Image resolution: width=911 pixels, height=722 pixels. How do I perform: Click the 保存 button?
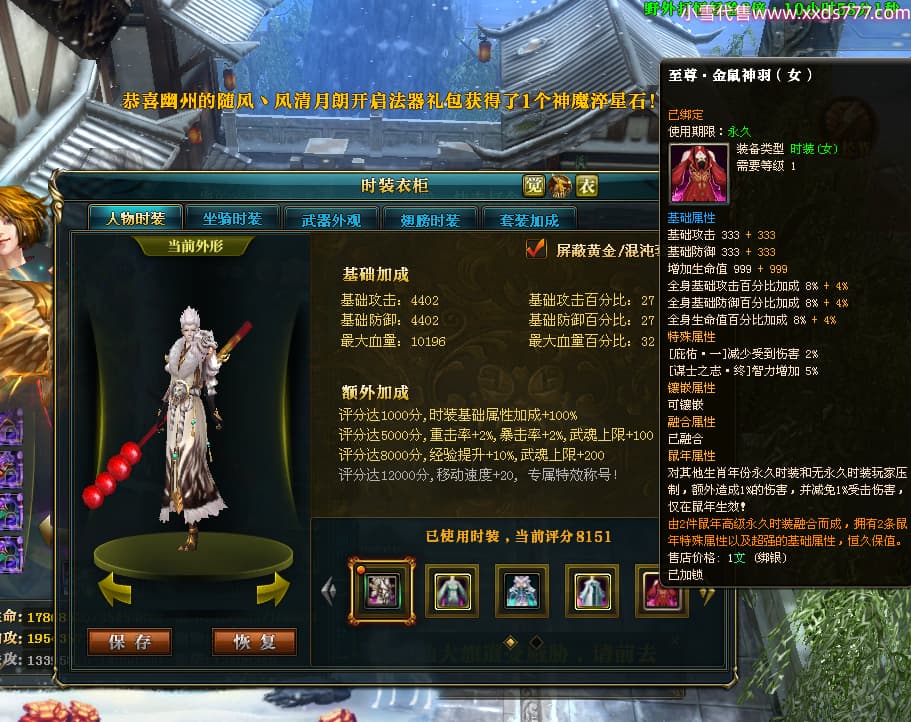click(x=129, y=642)
